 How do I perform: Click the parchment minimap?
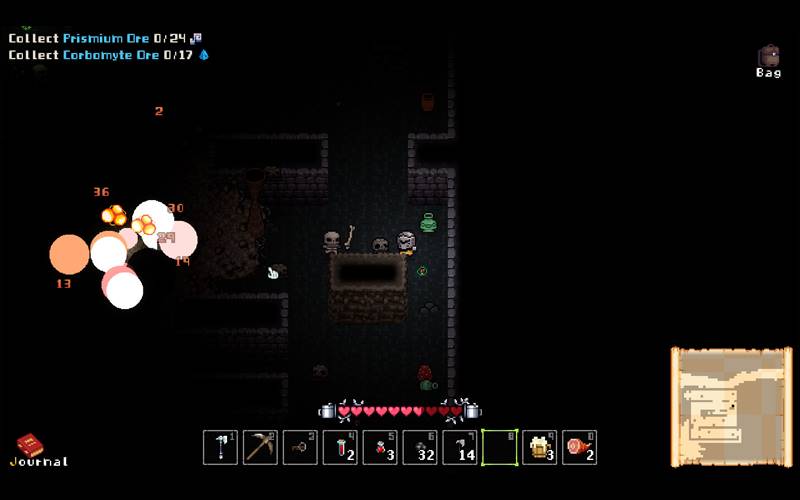(x=731, y=406)
